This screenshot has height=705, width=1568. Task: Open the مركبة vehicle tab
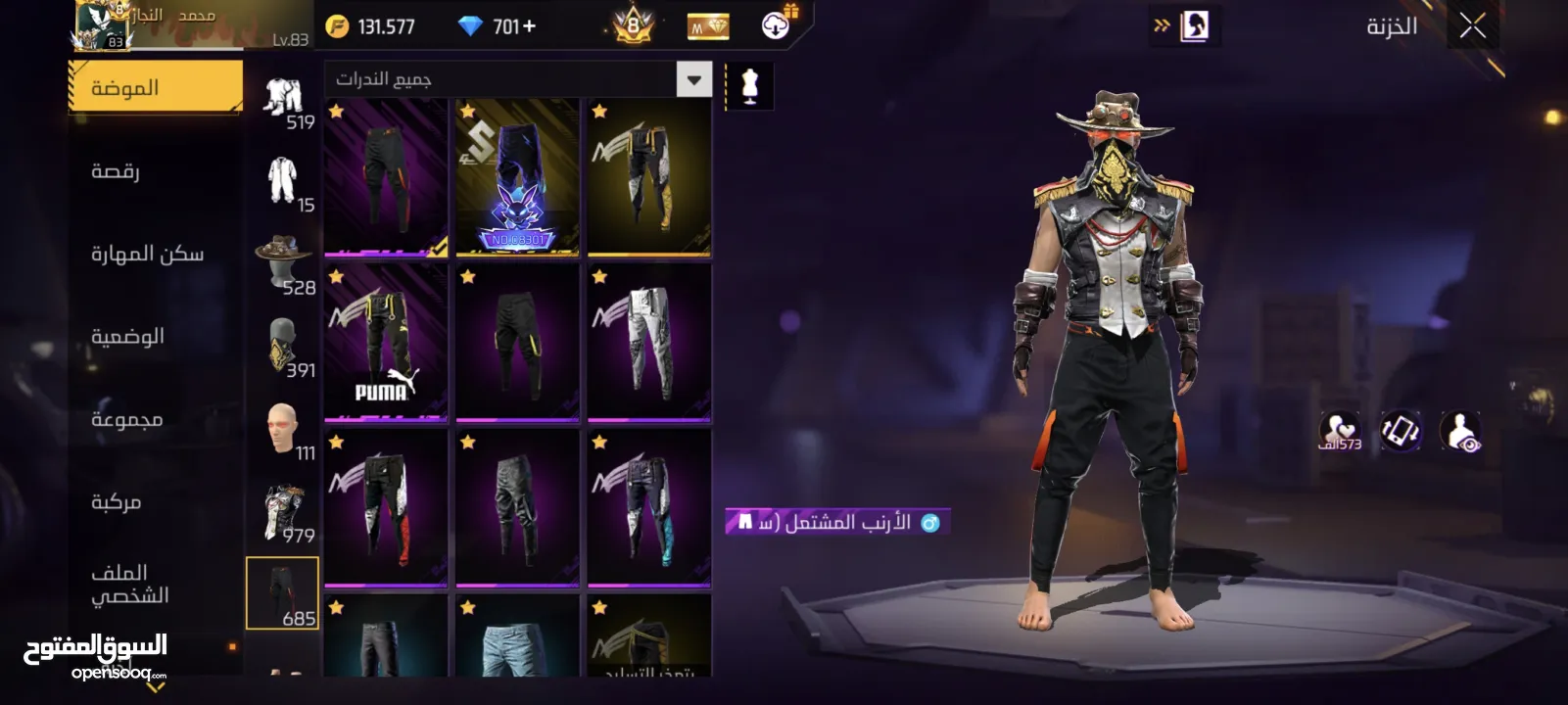117,502
